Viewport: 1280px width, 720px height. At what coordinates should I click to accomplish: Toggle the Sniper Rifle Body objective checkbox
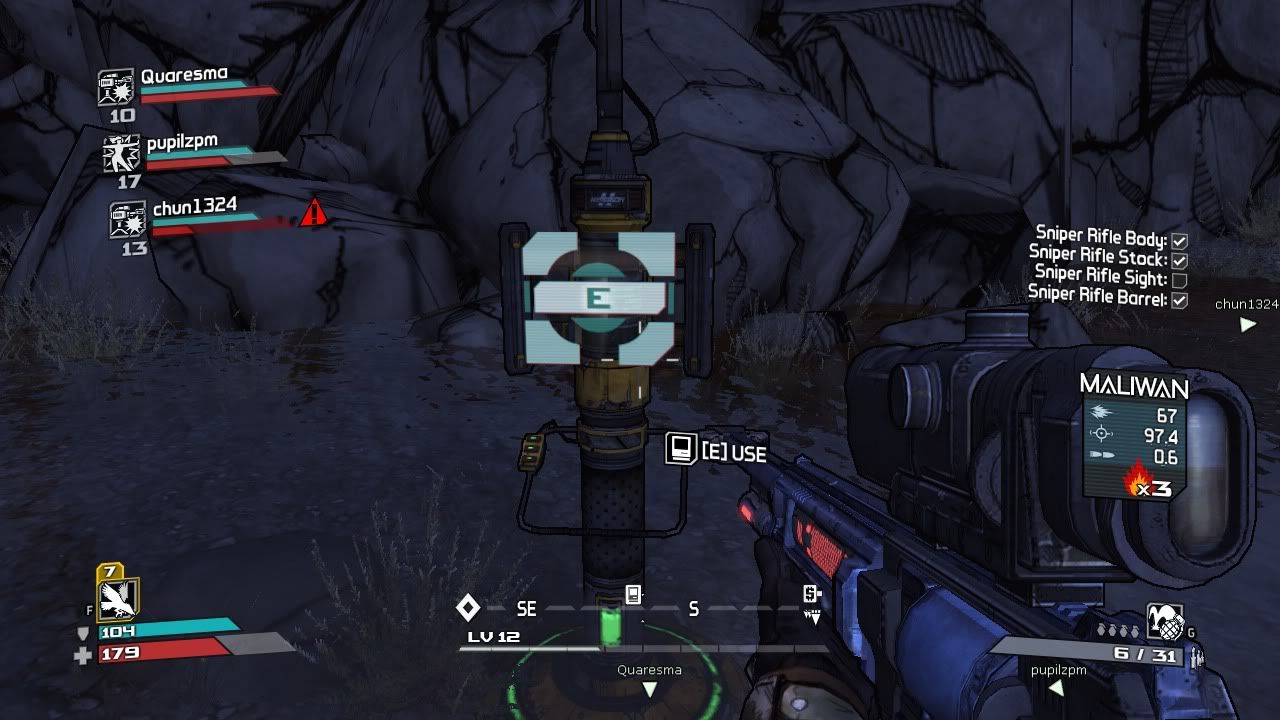(1180, 241)
